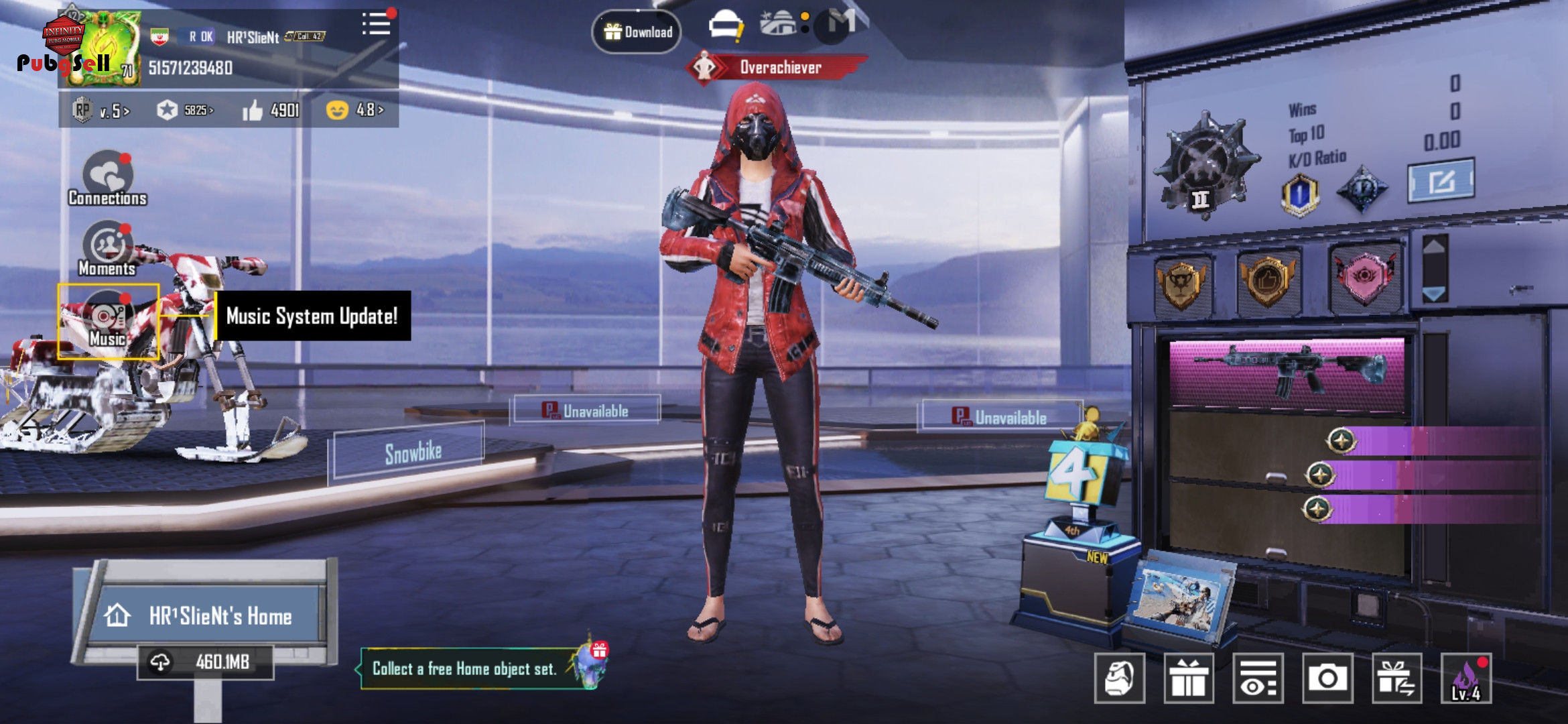Tap the thumbs-up likes counter
The height and width of the screenshot is (724, 1568).
point(271,110)
